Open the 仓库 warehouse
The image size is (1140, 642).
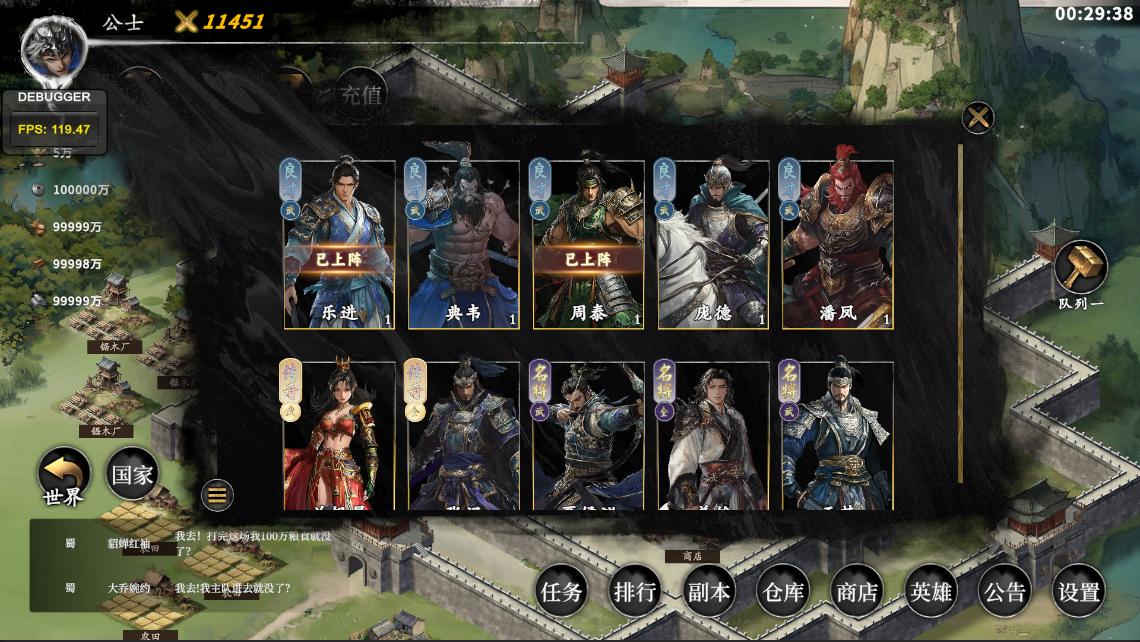coord(782,592)
